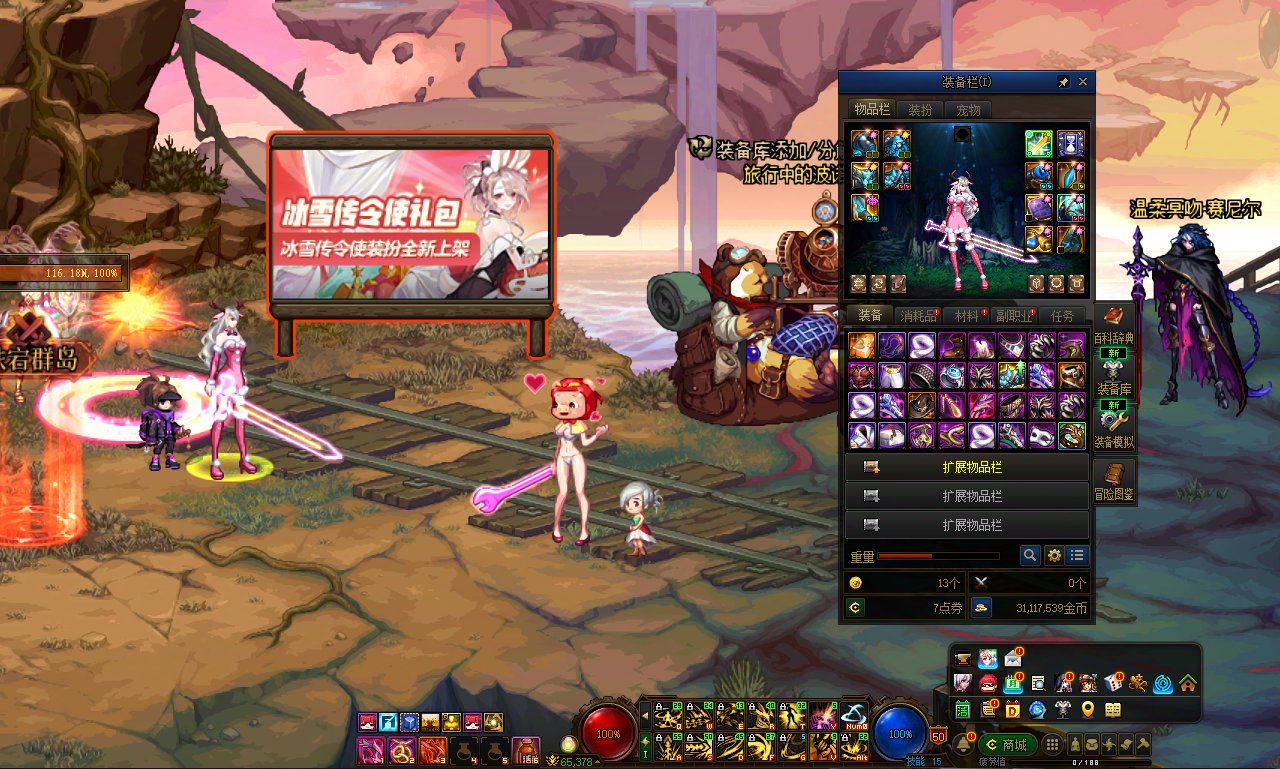
Task: Open inventory settings gear button
Action: coord(1054,555)
